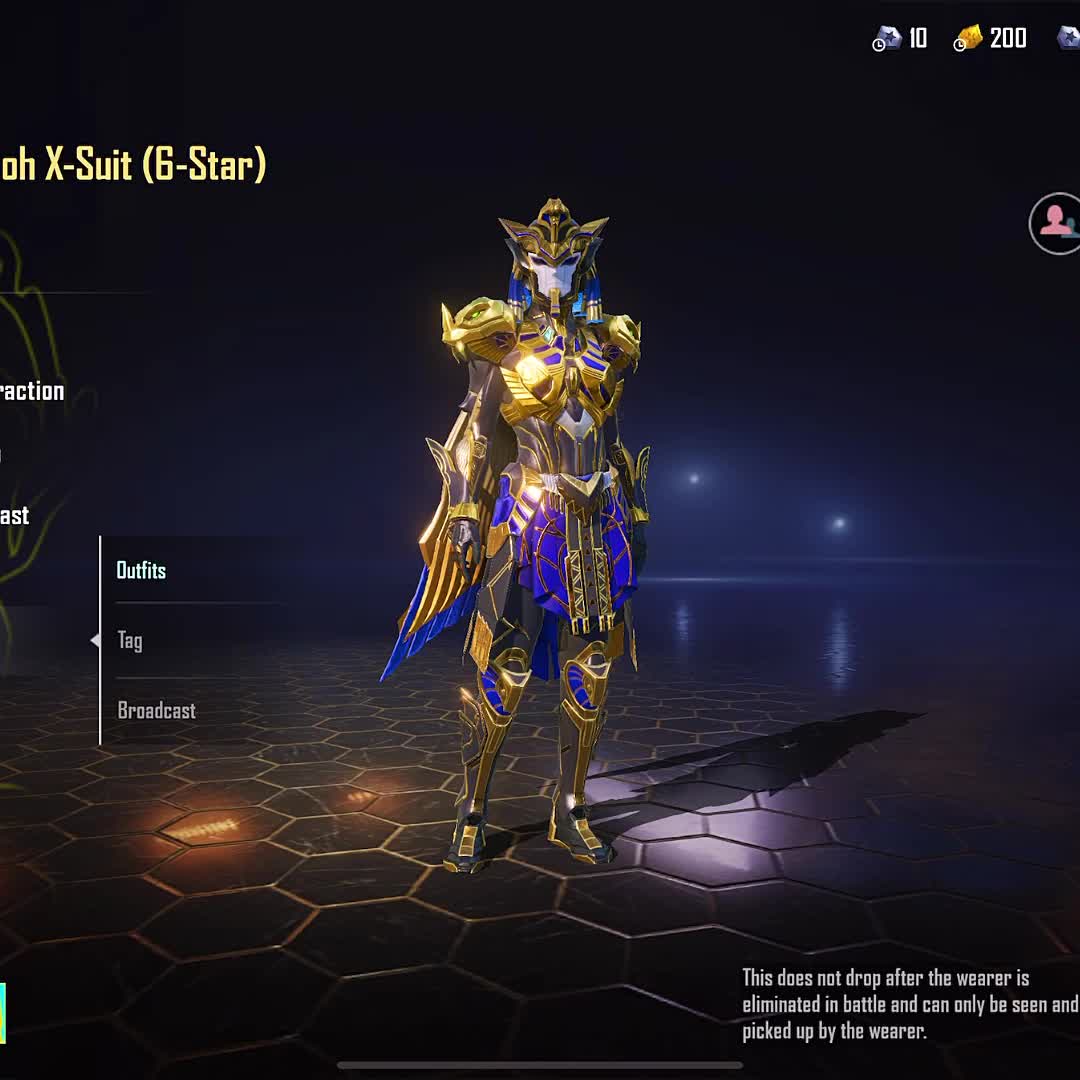Viewport: 1080px width, 1080px height.
Task: Open the Broadcast entry
Action: (x=157, y=710)
